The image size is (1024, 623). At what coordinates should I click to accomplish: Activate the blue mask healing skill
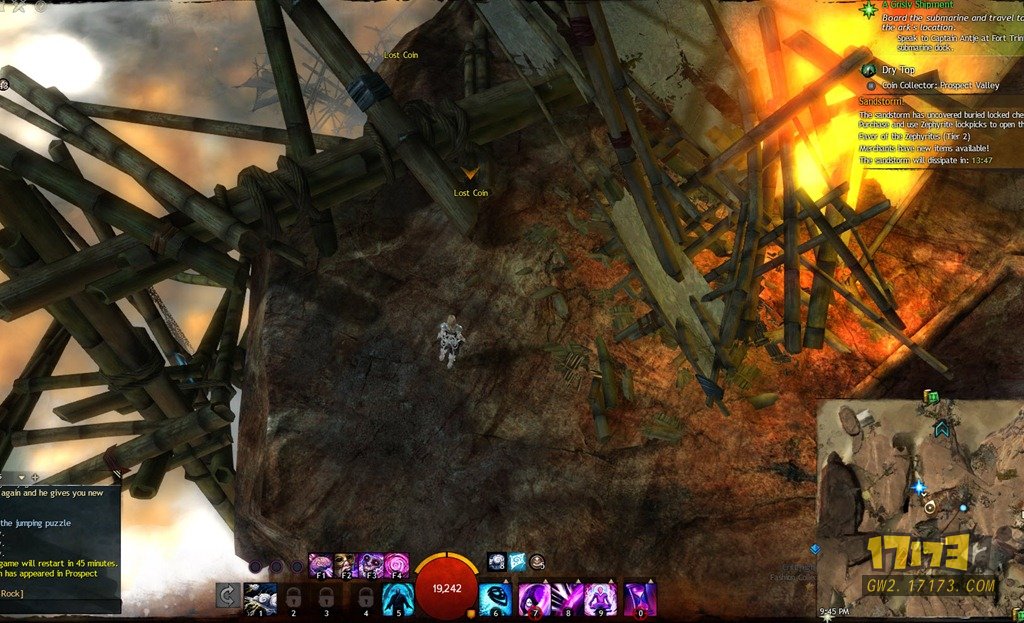point(495,597)
